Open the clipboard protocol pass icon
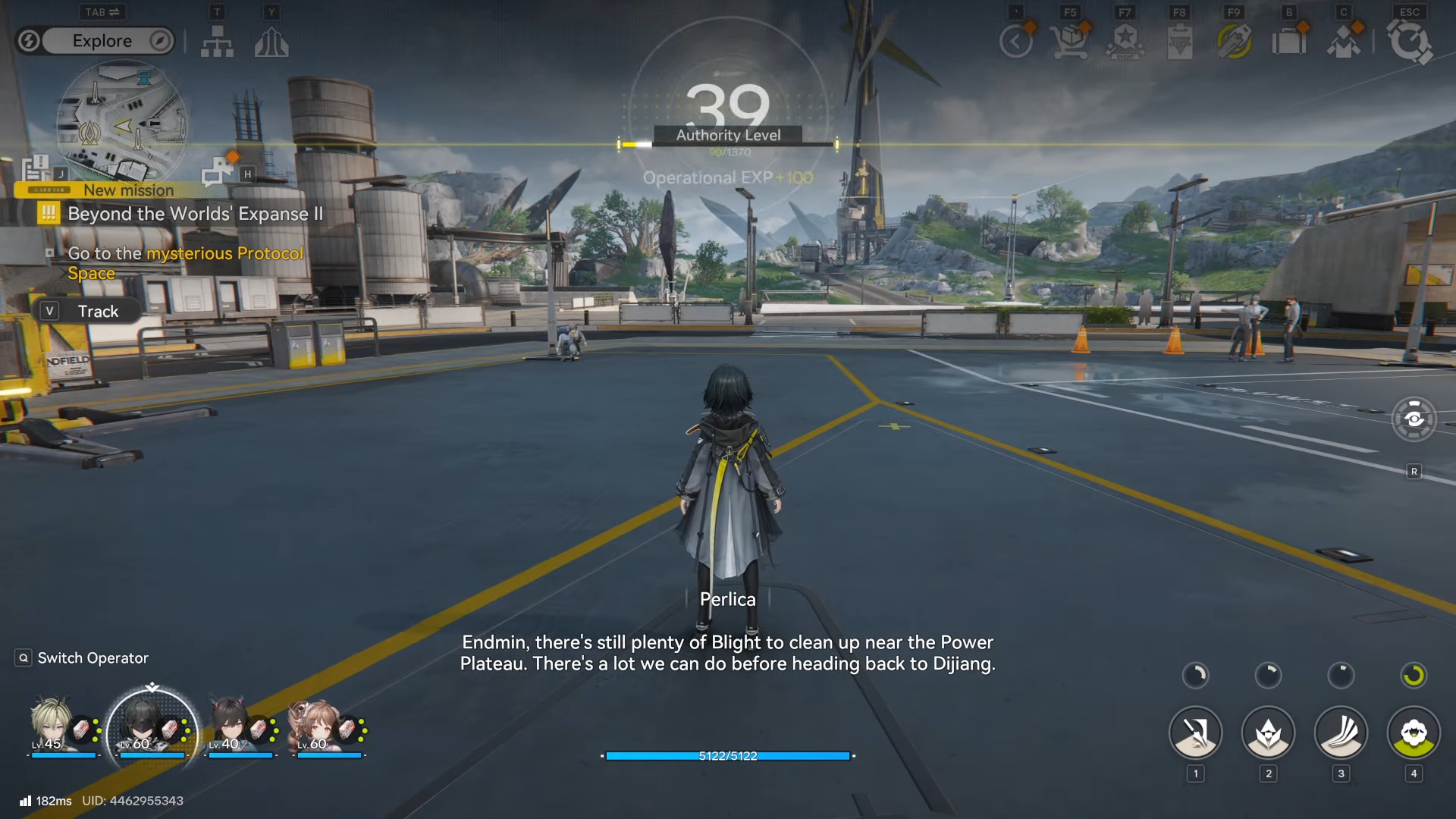Screen dimensions: 1456x819 pyautogui.click(x=1179, y=42)
